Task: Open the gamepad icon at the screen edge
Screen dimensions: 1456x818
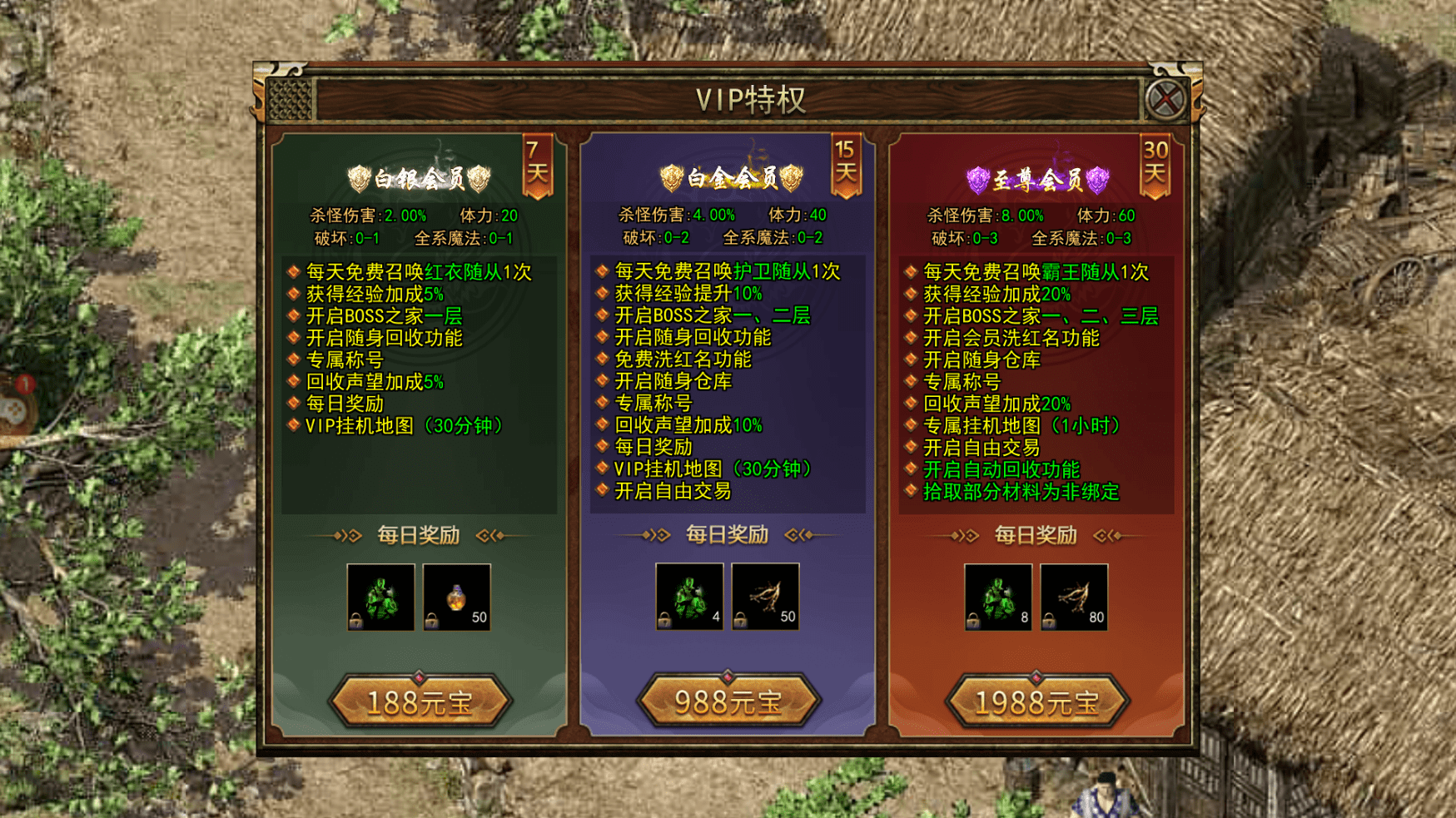Action: [x=15, y=408]
